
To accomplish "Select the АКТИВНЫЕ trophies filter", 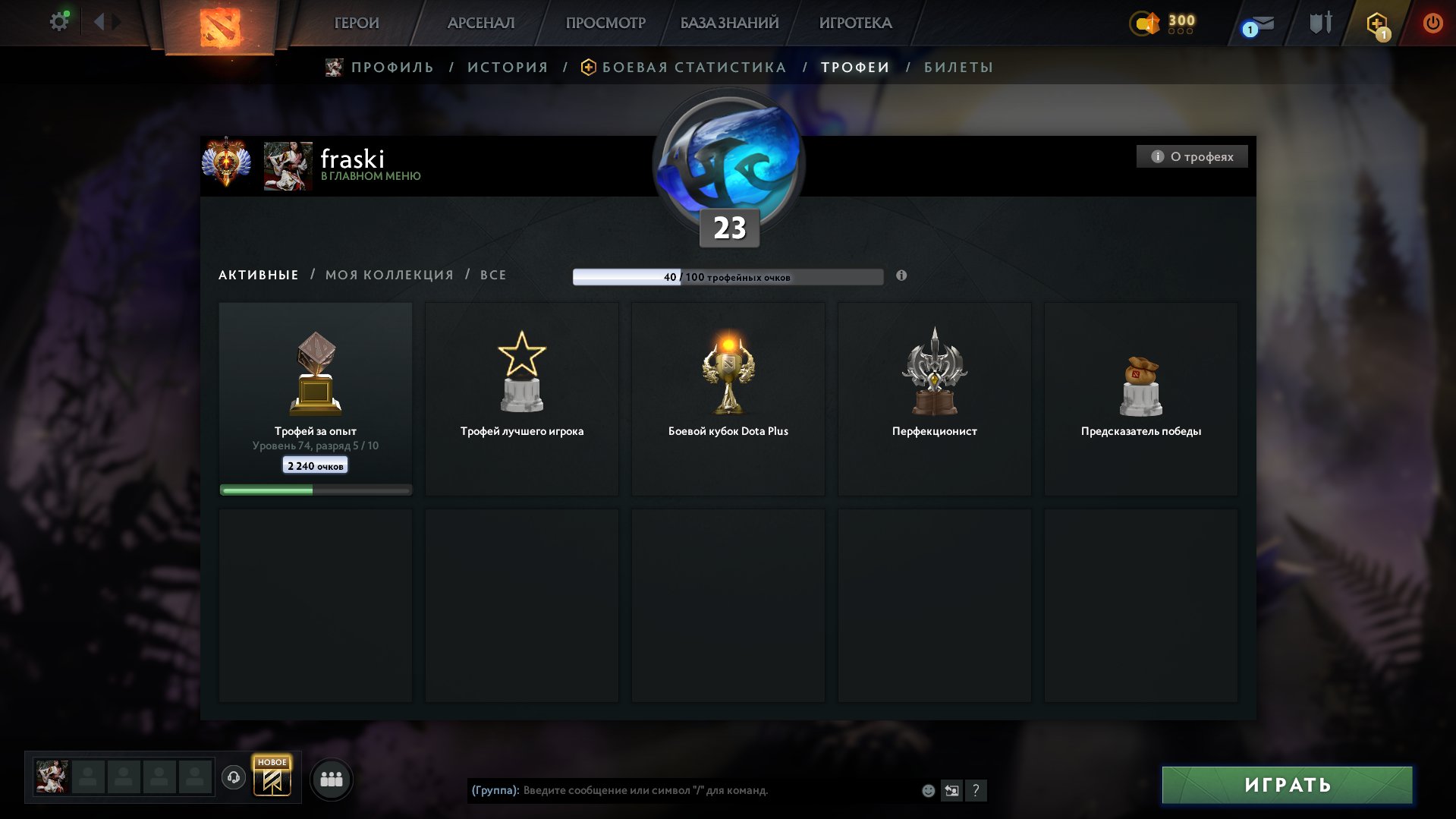I will click(x=257, y=275).
